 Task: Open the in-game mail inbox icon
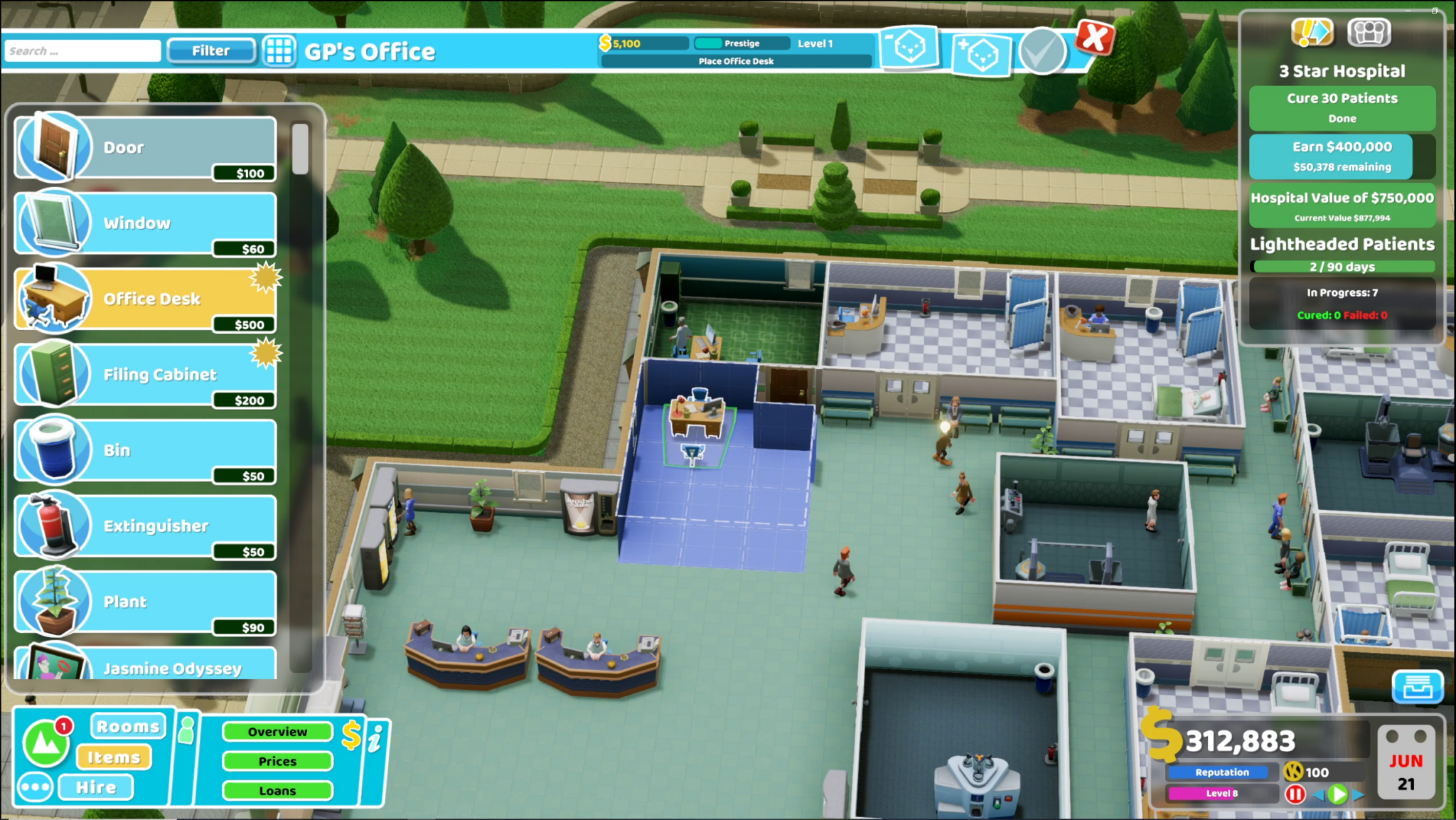1417,688
